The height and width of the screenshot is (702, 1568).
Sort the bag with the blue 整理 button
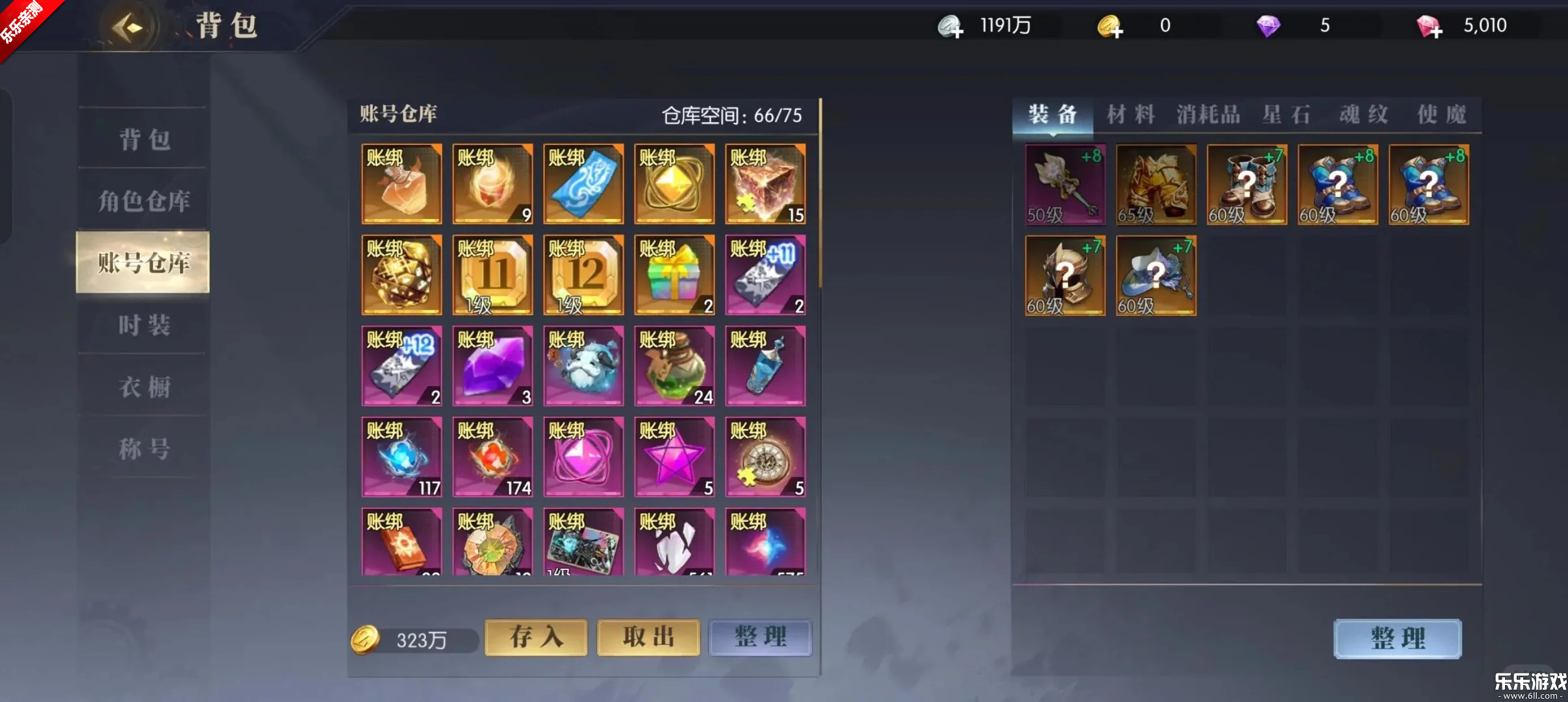(1397, 638)
